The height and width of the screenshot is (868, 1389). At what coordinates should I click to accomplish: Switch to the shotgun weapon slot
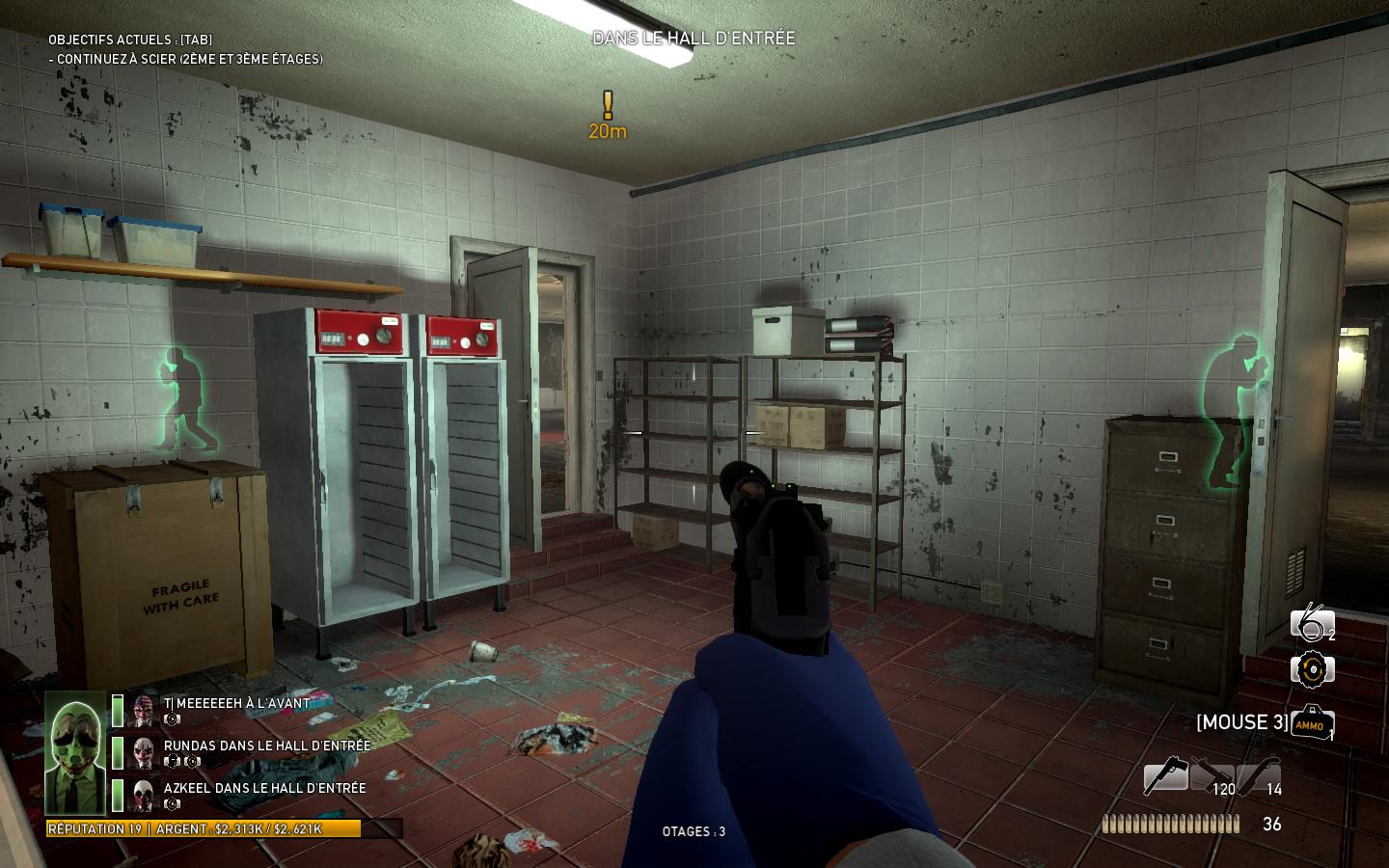(1259, 776)
